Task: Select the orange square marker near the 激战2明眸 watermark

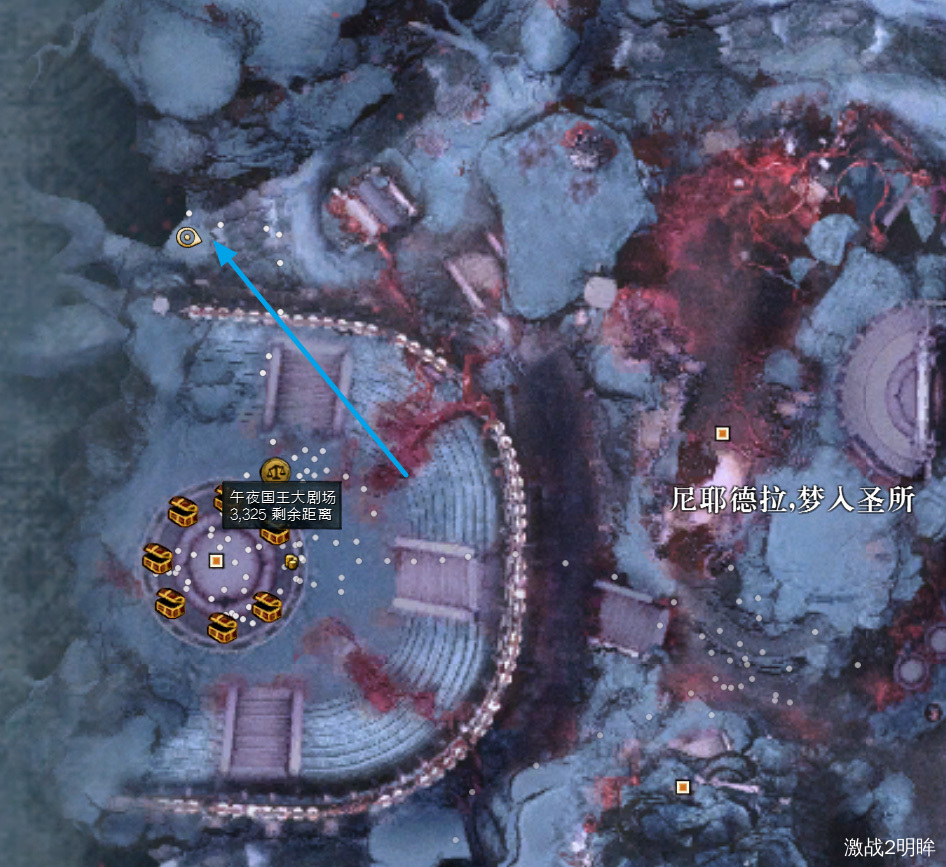Action: click(x=683, y=788)
